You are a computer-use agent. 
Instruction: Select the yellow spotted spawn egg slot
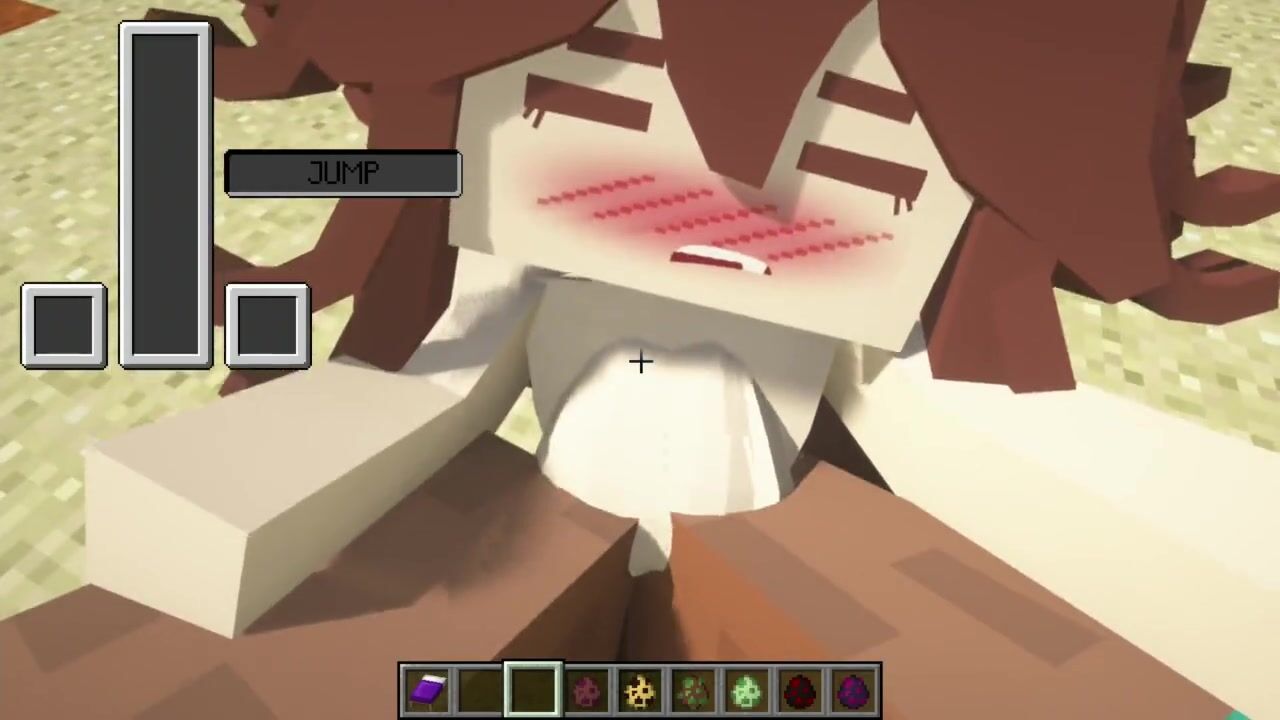640,690
